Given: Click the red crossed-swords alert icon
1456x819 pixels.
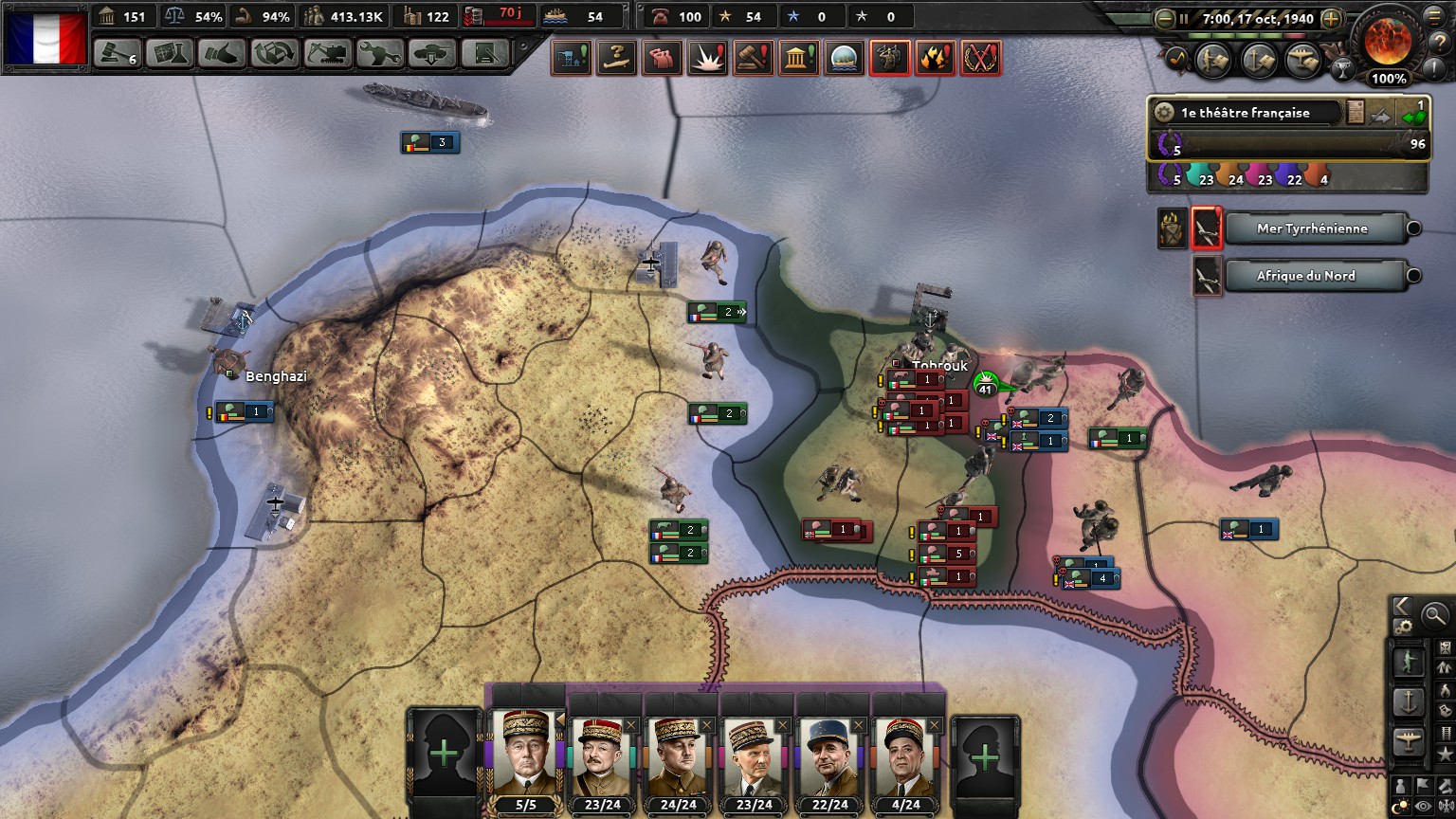Looking at the screenshot, I should click(981, 59).
